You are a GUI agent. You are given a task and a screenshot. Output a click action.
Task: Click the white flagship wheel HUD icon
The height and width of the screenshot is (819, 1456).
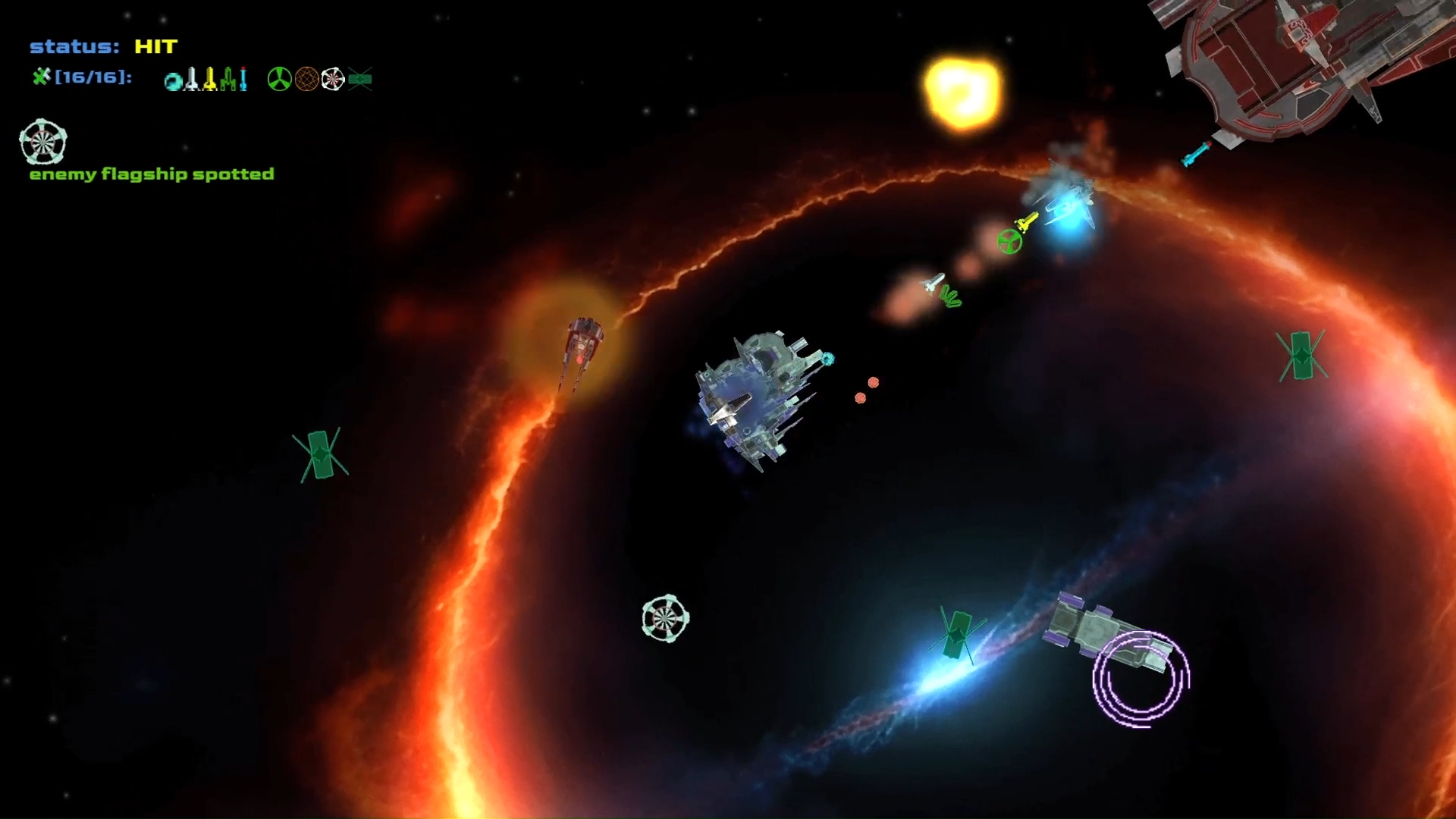(332, 78)
